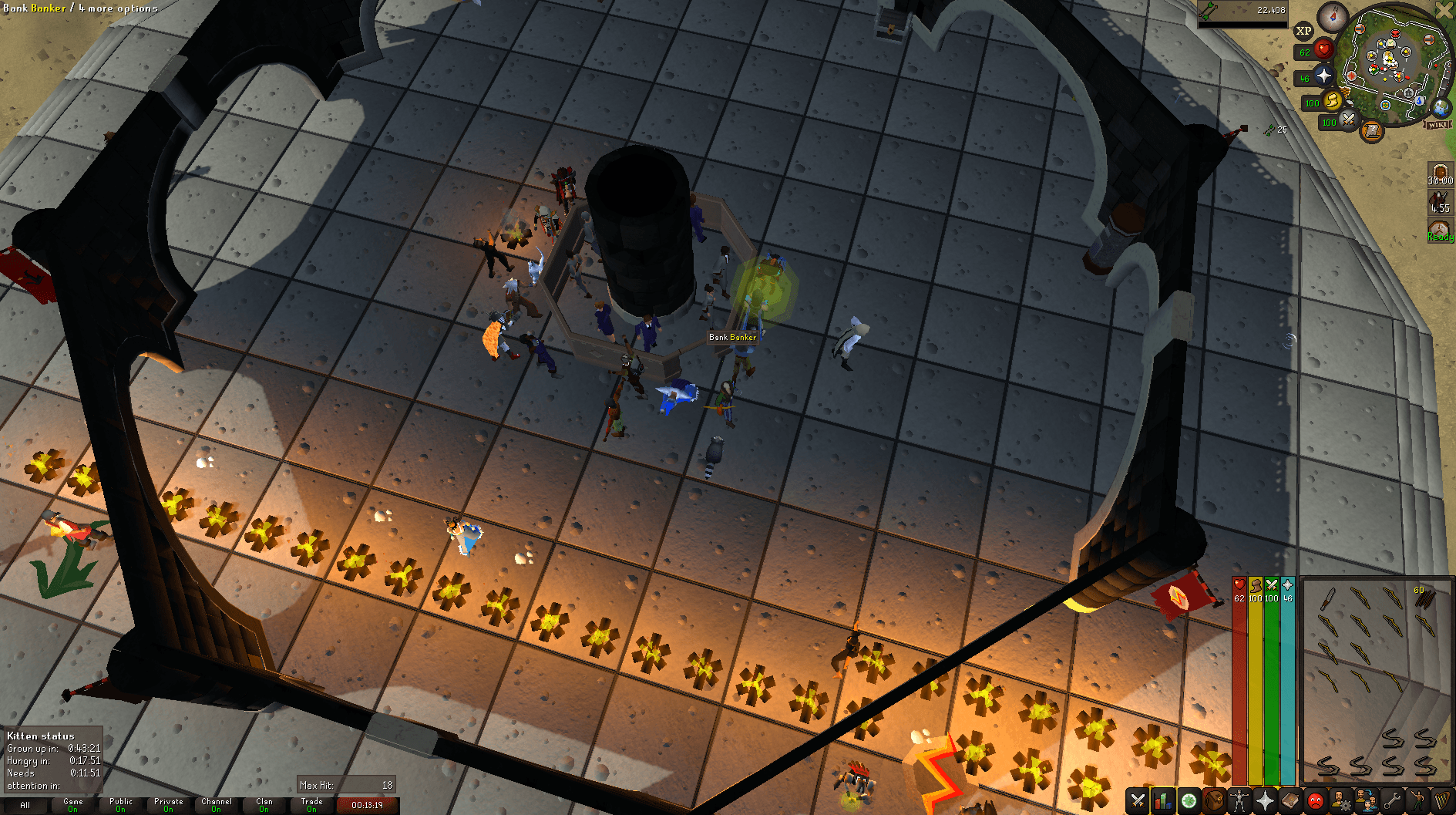The width and height of the screenshot is (1456, 815).
Task: Switch to the Game chat tab
Action: [73, 804]
